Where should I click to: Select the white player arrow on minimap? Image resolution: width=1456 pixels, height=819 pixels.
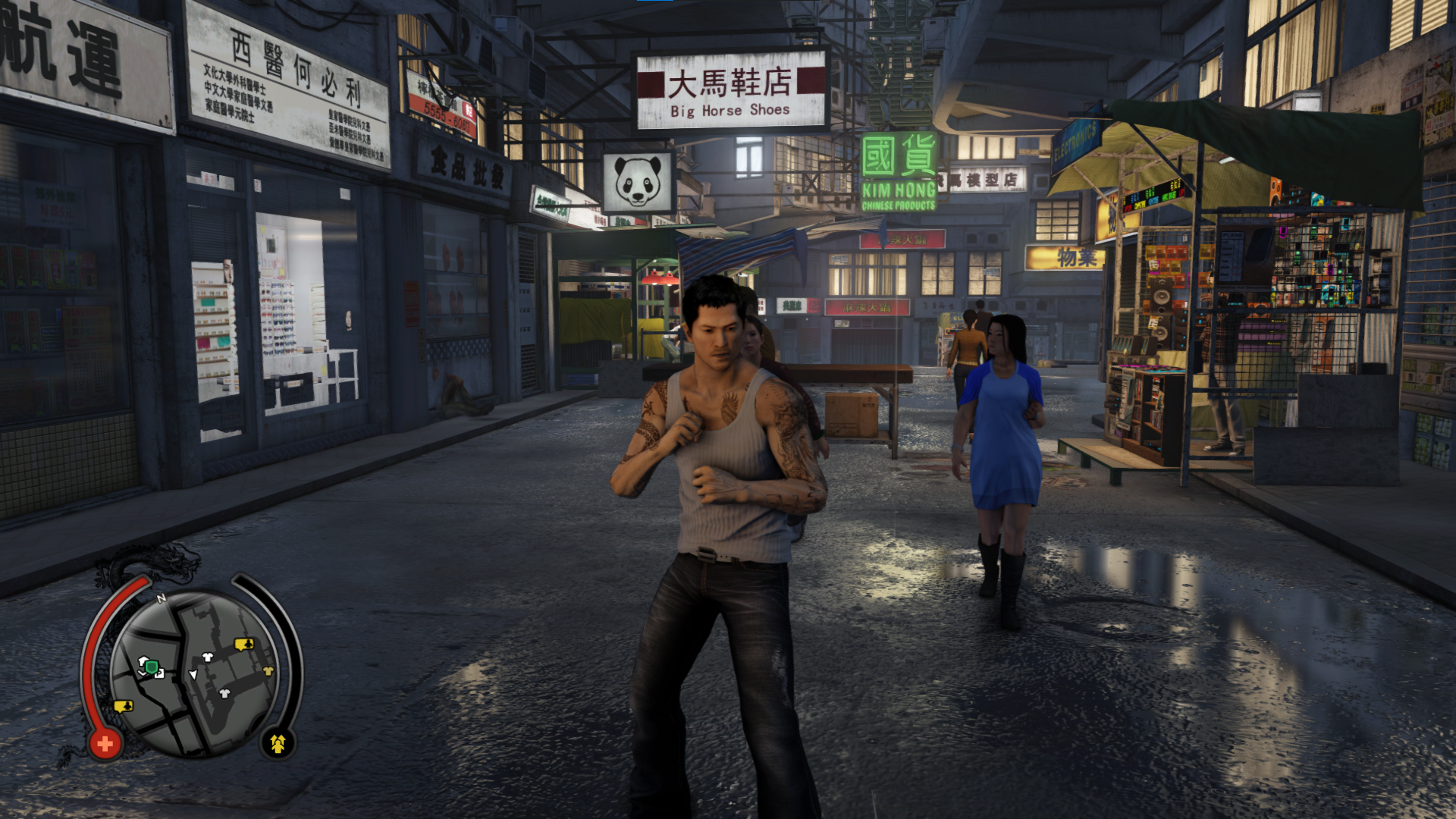pyautogui.click(x=193, y=674)
